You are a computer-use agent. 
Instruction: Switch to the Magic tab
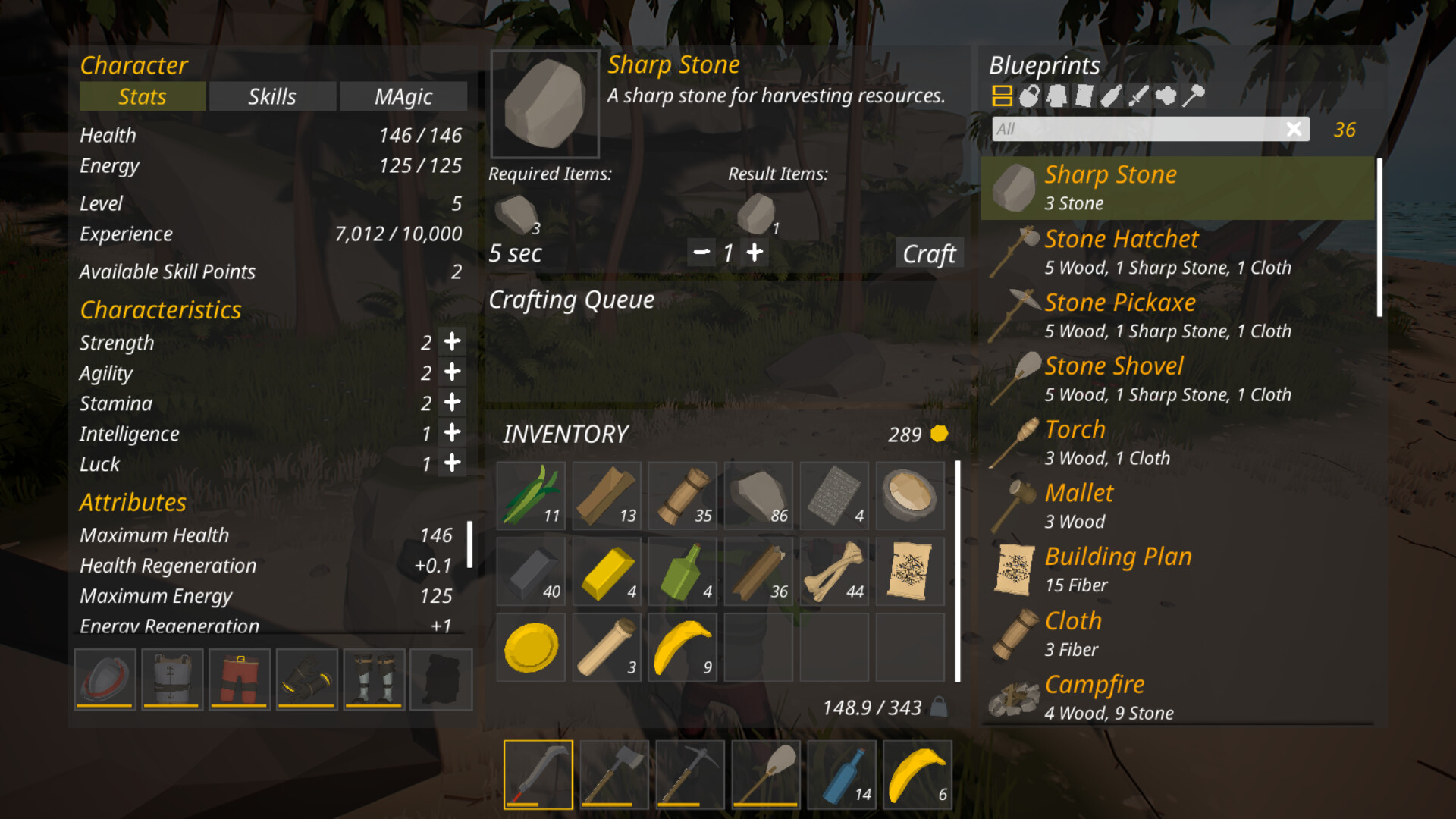[x=403, y=96]
